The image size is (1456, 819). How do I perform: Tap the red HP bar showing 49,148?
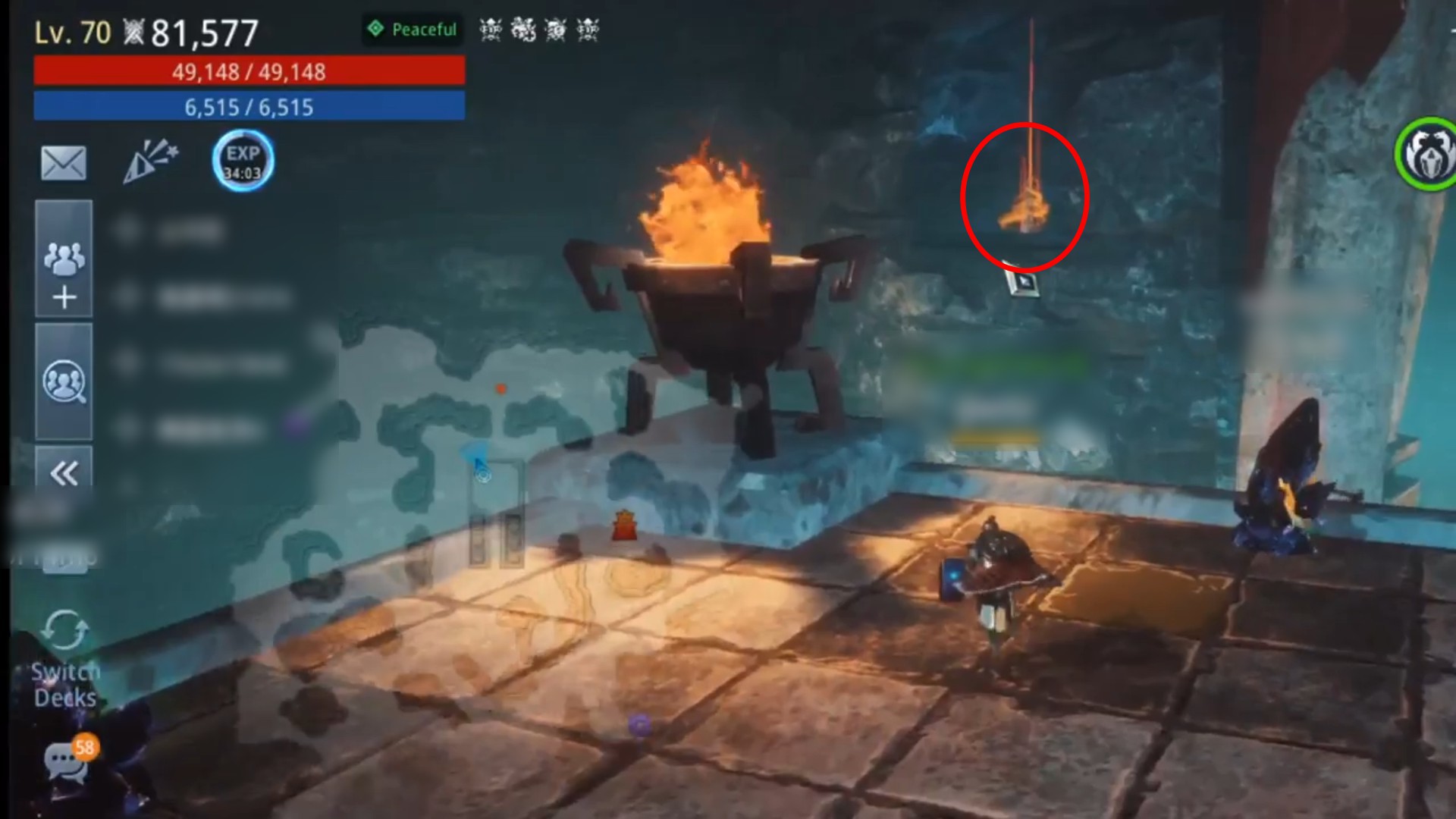coord(249,72)
